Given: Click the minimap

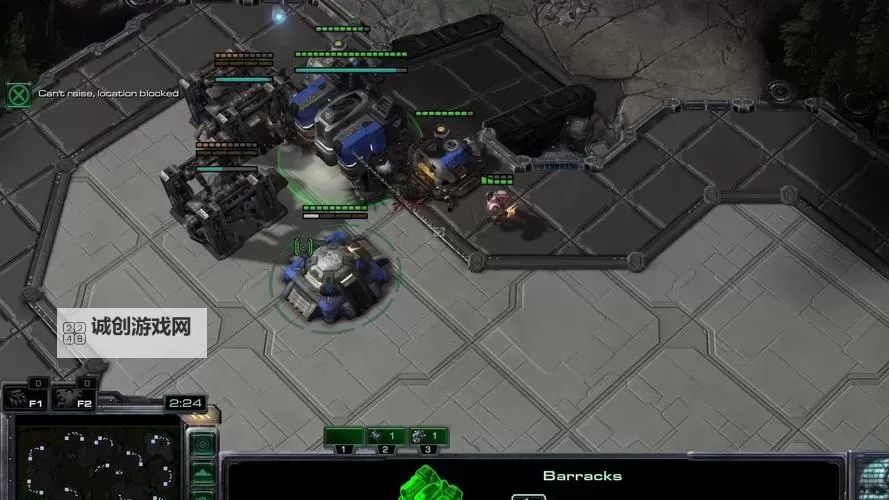Looking at the screenshot, I should (x=97, y=462).
